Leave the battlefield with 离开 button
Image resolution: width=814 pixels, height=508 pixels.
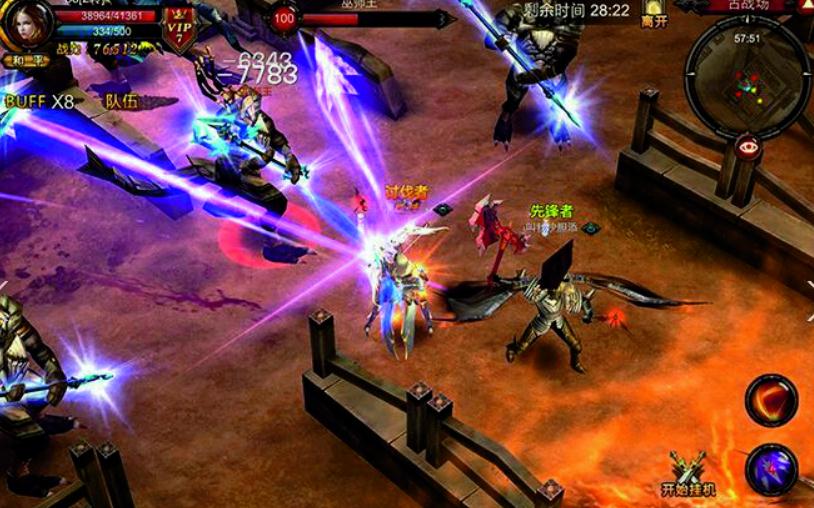pyautogui.click(x=654, y=14)
